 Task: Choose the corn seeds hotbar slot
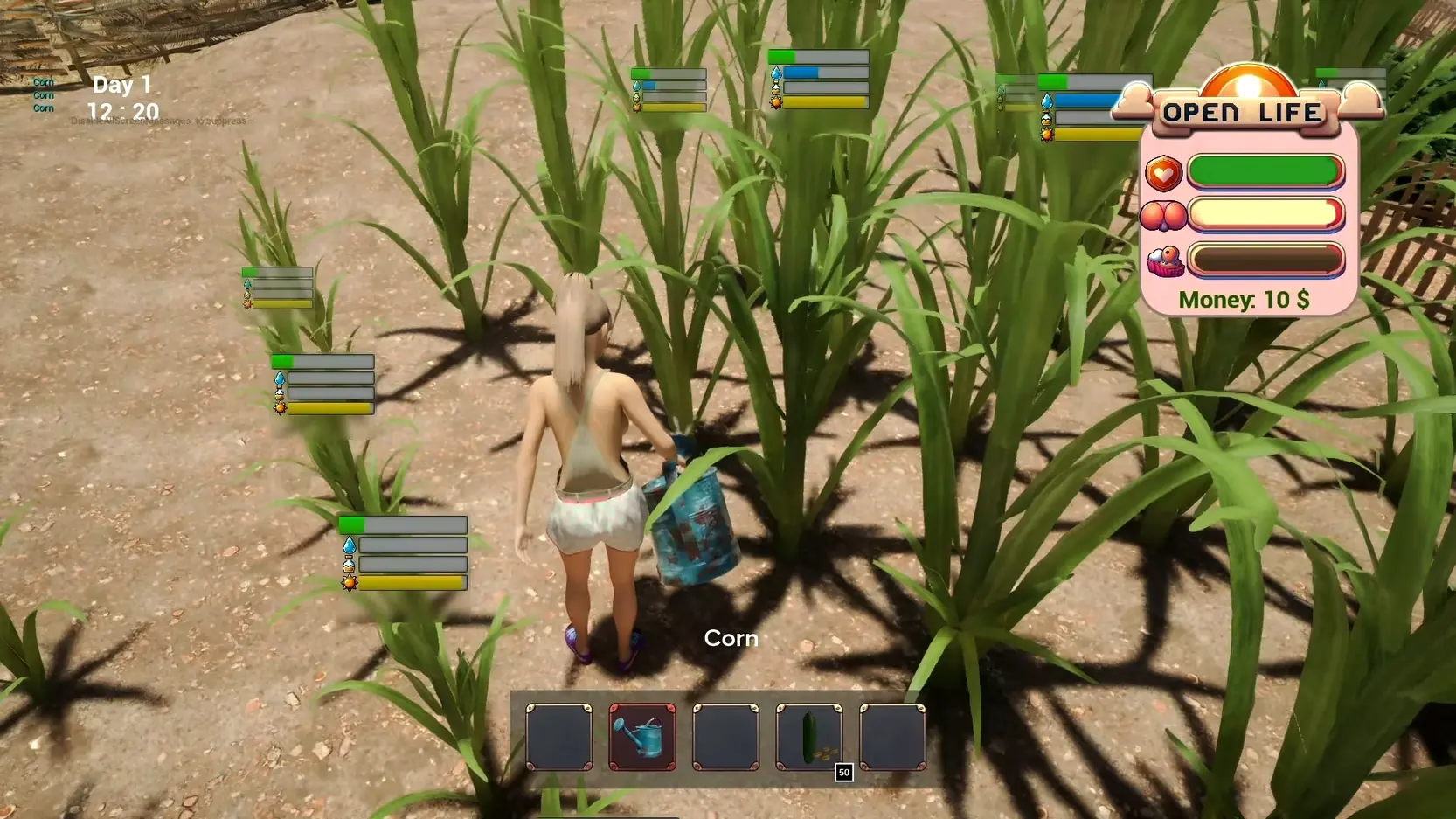[809, 737]
